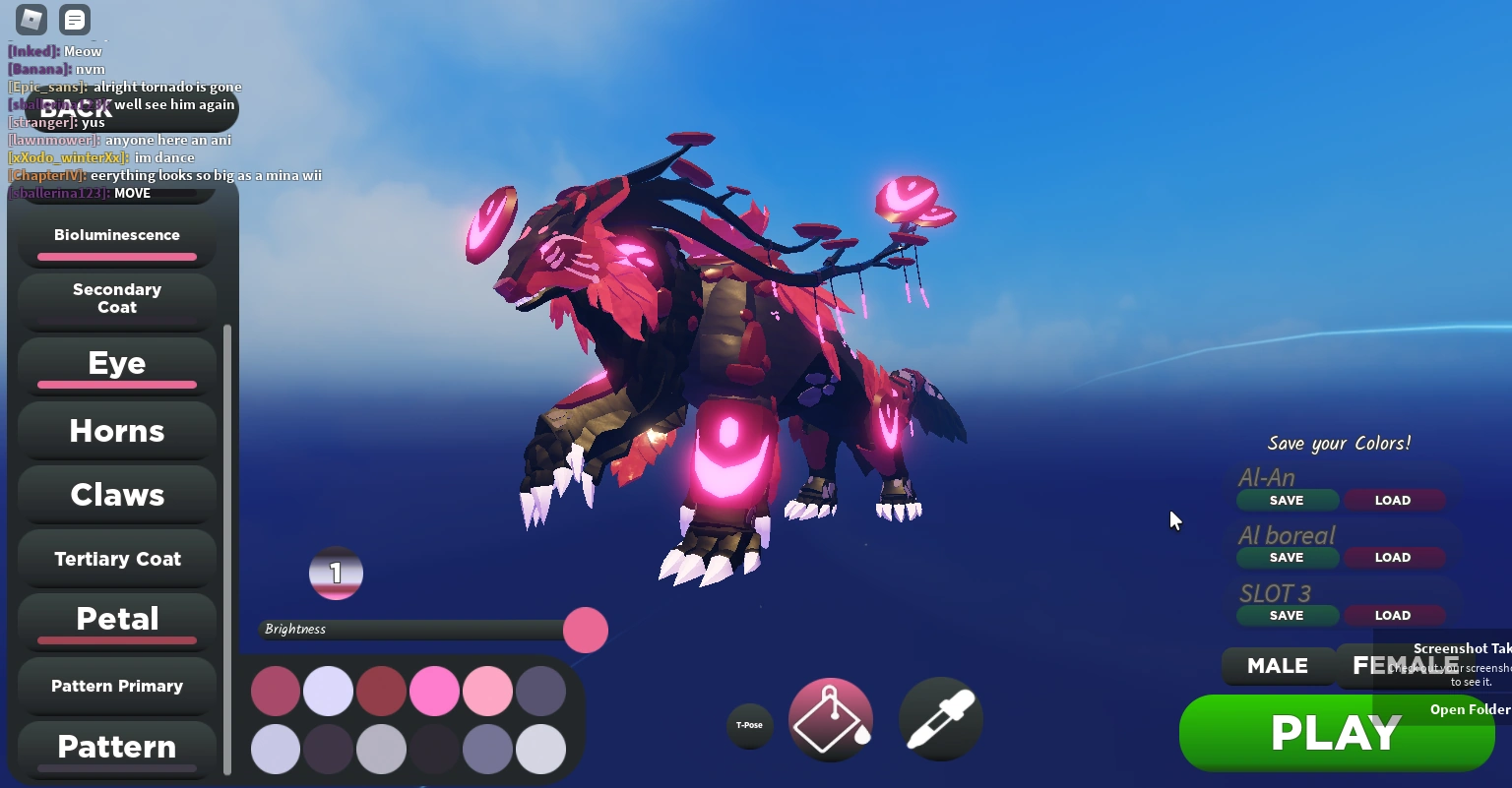This screenshot has width=1512, height=788.
Task: Use the eyedropper color picker tool
Action: (940, 719)
